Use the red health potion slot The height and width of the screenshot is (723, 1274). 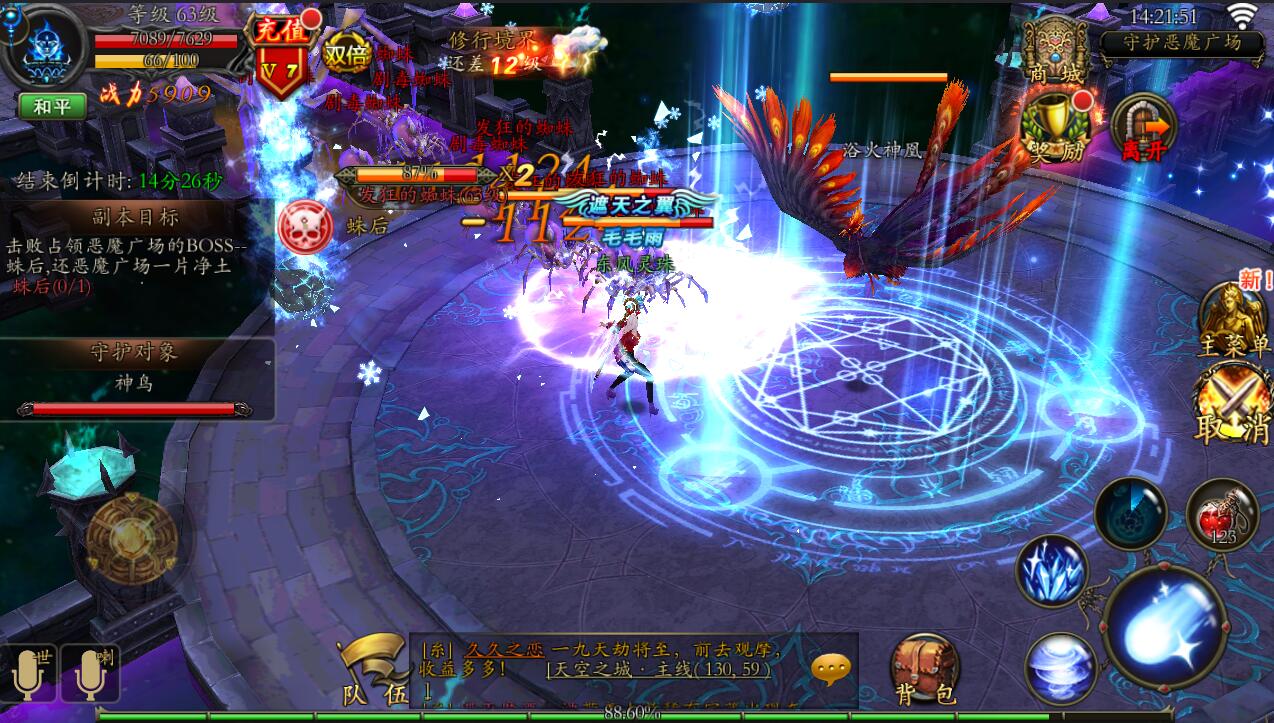click(x=1222, y=514)
